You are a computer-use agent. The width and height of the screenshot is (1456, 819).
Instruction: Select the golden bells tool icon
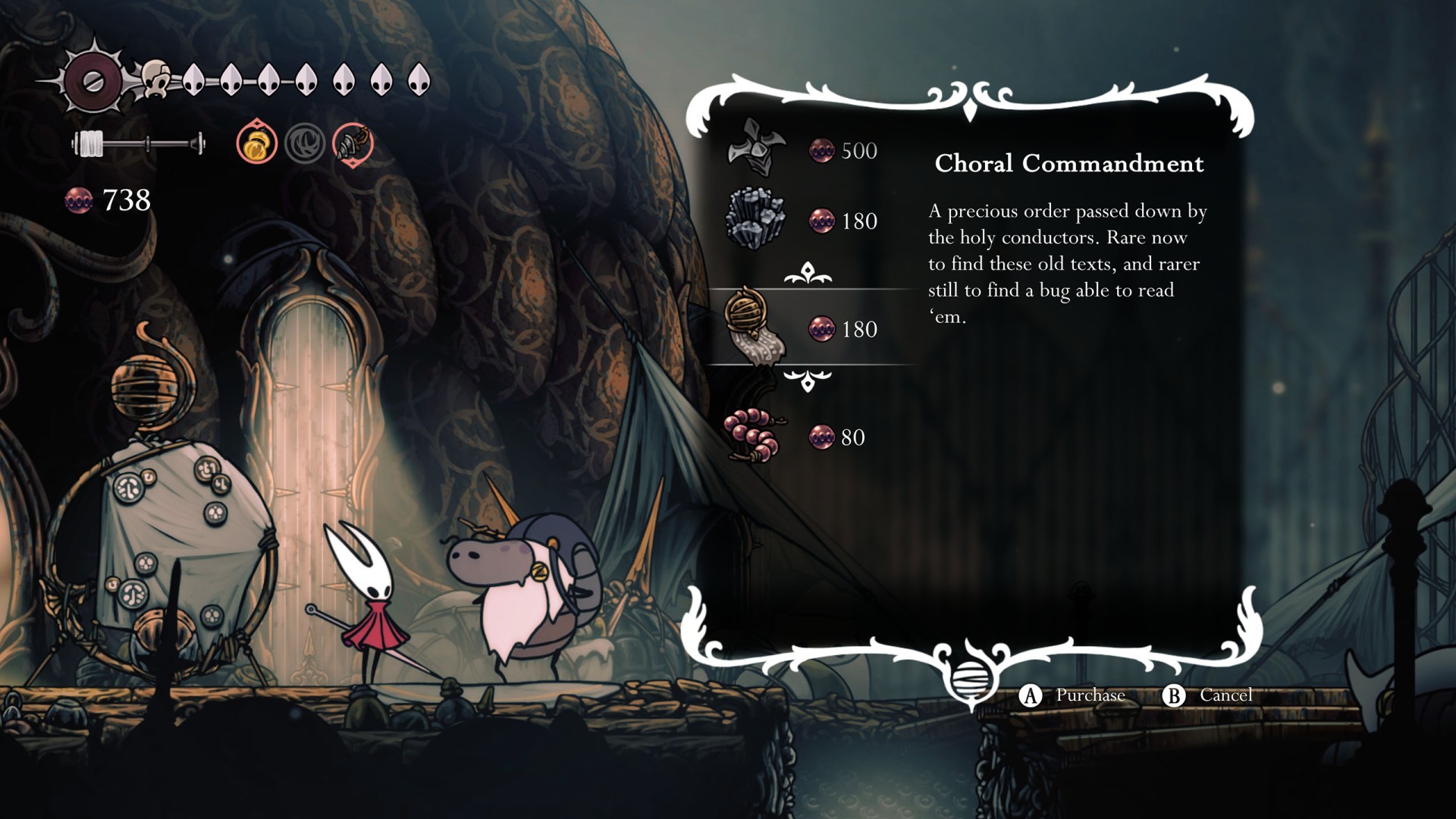[256, 143]
